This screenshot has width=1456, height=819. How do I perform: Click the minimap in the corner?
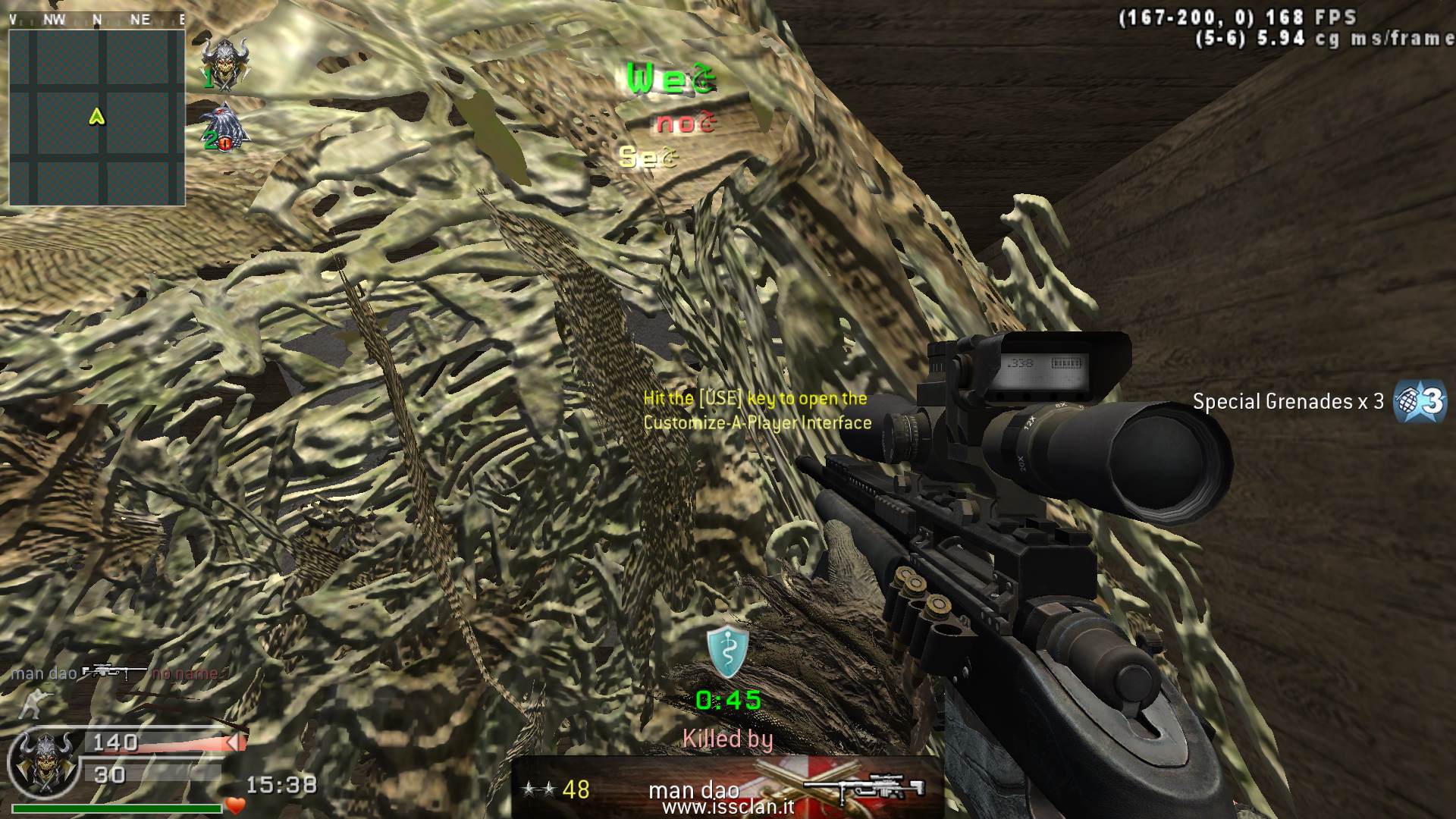pyautogui.click(x=97, y=118)
